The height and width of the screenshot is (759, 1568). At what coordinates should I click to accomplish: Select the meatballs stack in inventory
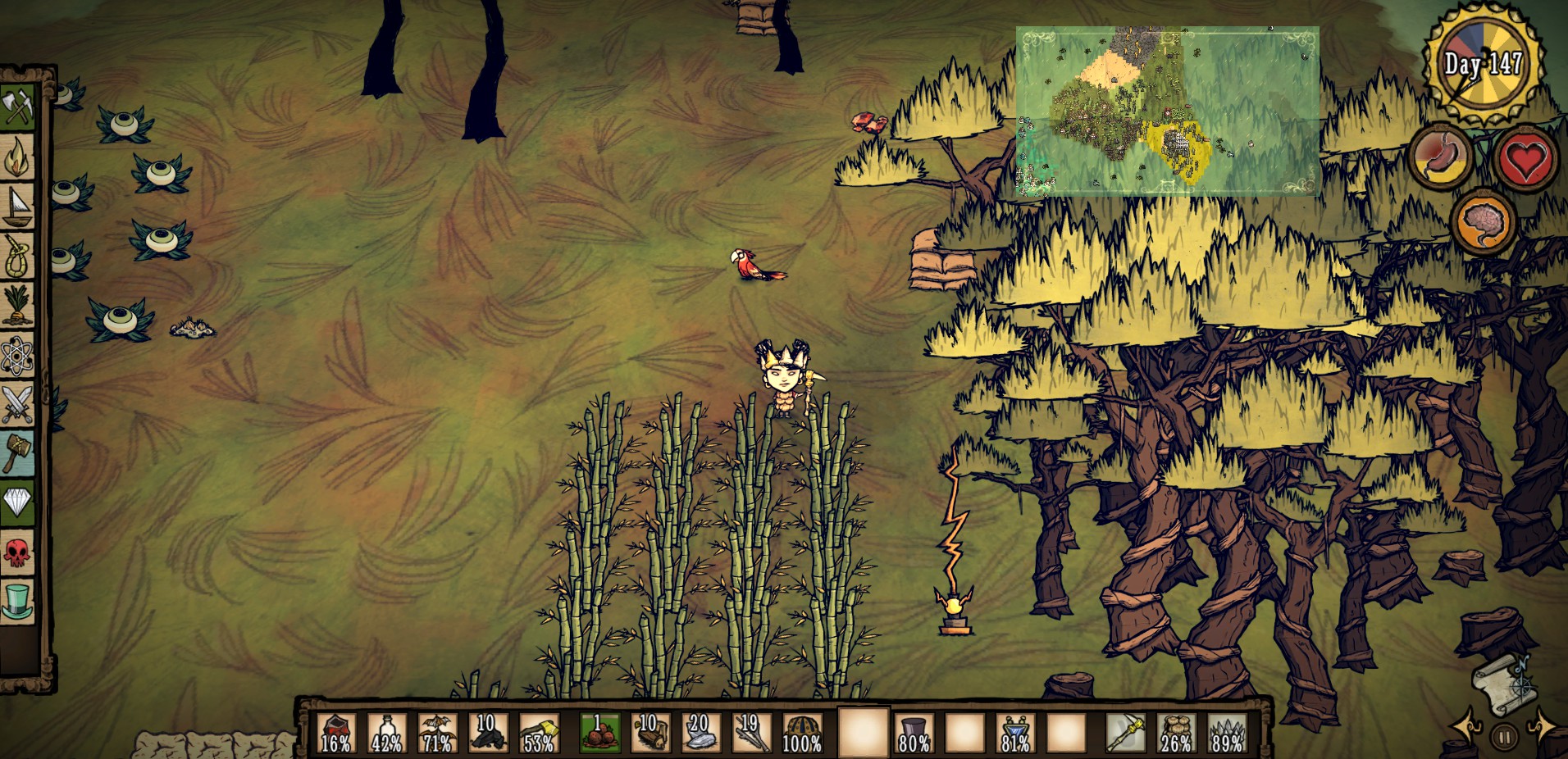tap(599, 732)
